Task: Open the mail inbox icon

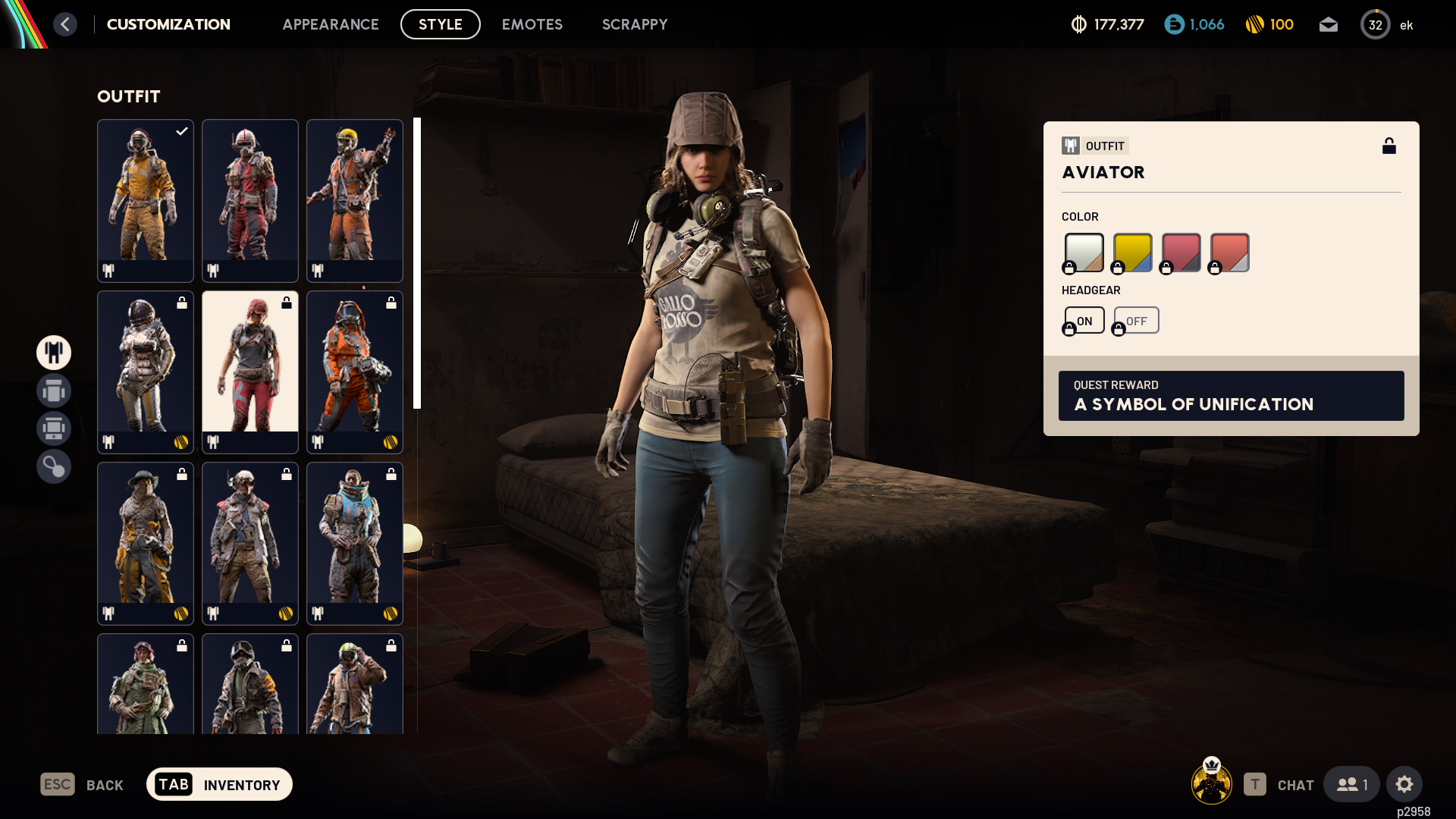Action: [x=1328, y=25]
